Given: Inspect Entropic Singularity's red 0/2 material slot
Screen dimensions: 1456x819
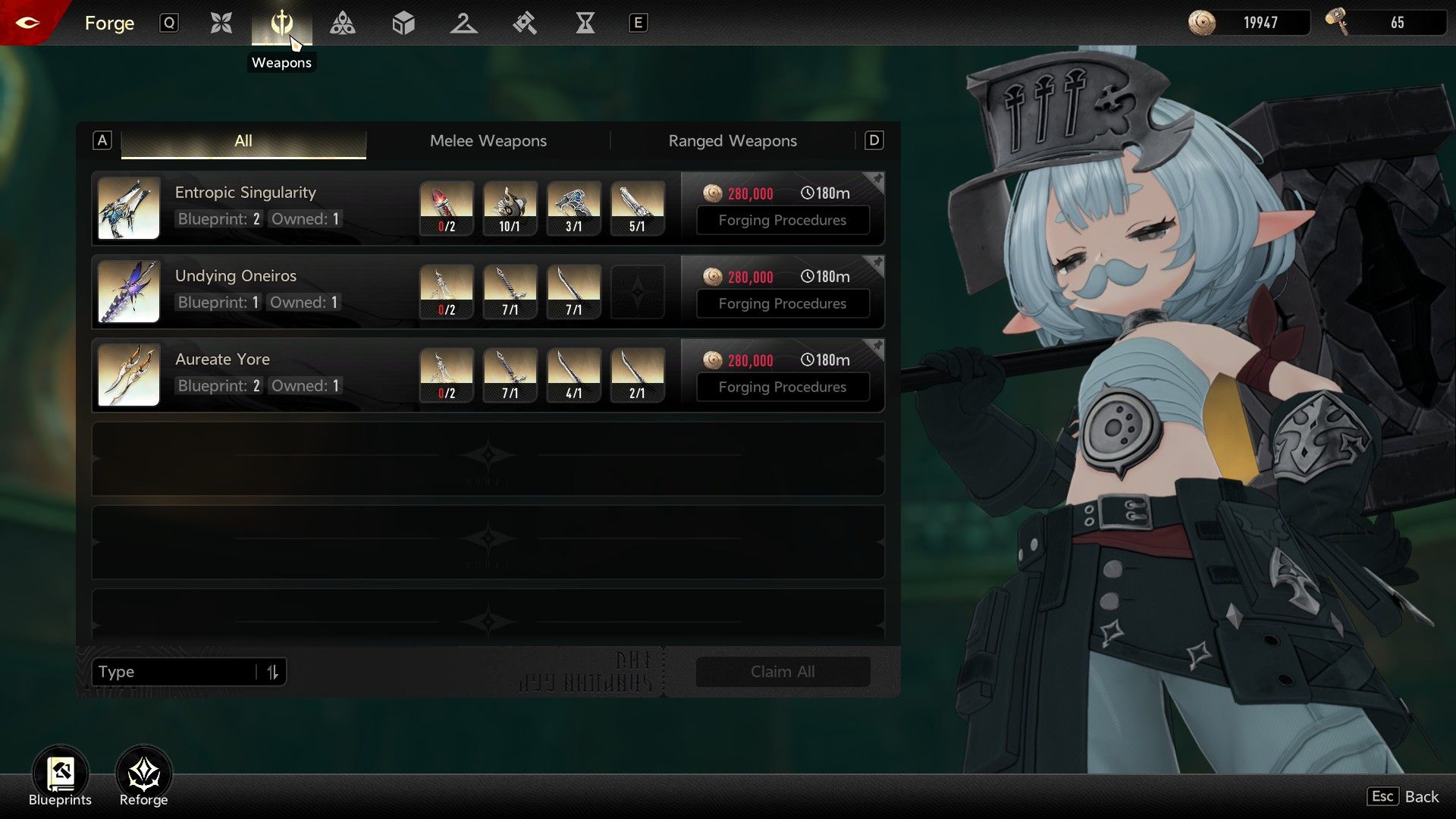Looking at the screenshot, I should (447, 209).
